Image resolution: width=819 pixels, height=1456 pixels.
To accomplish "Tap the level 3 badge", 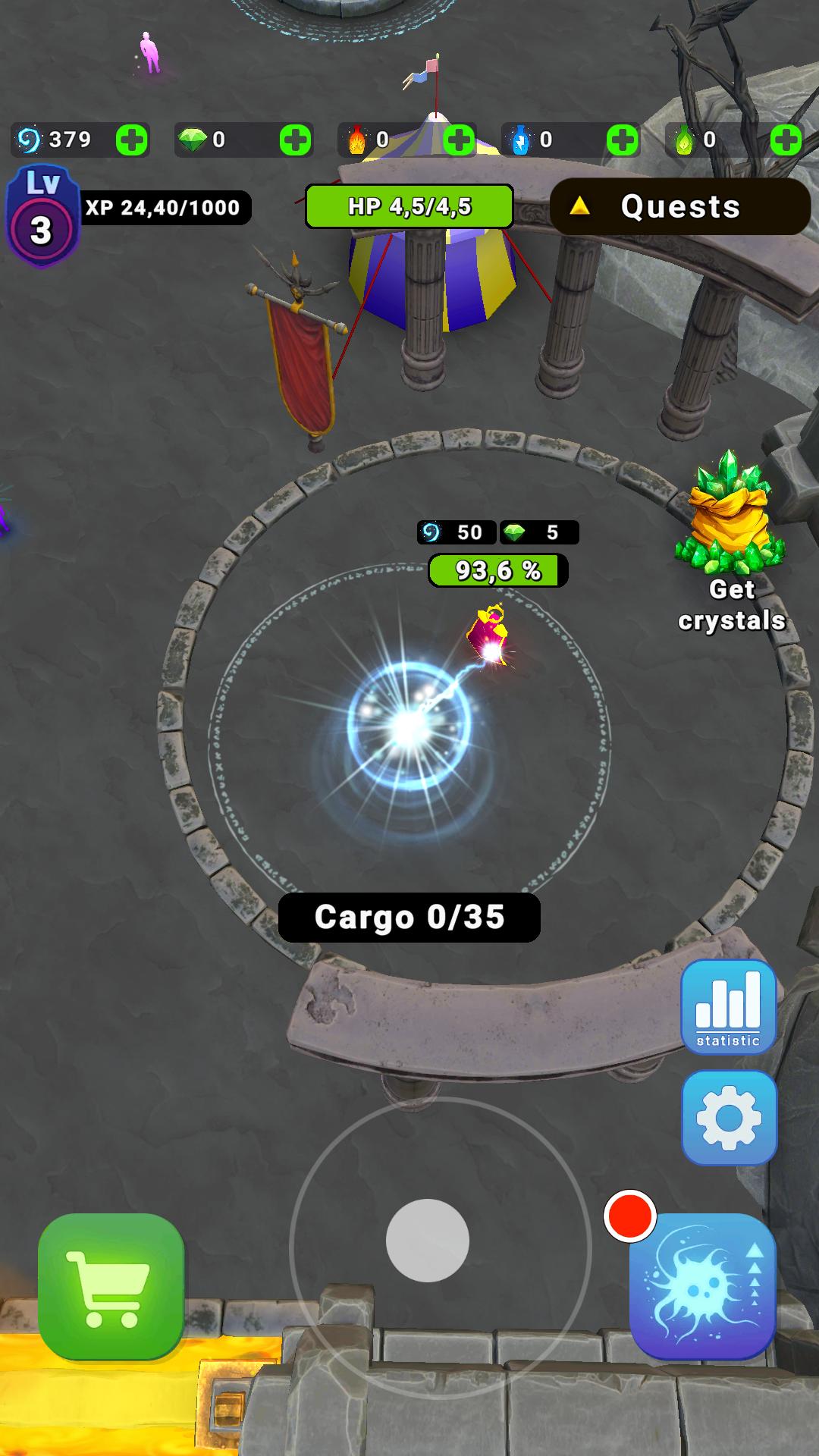I will pos(42,217).
